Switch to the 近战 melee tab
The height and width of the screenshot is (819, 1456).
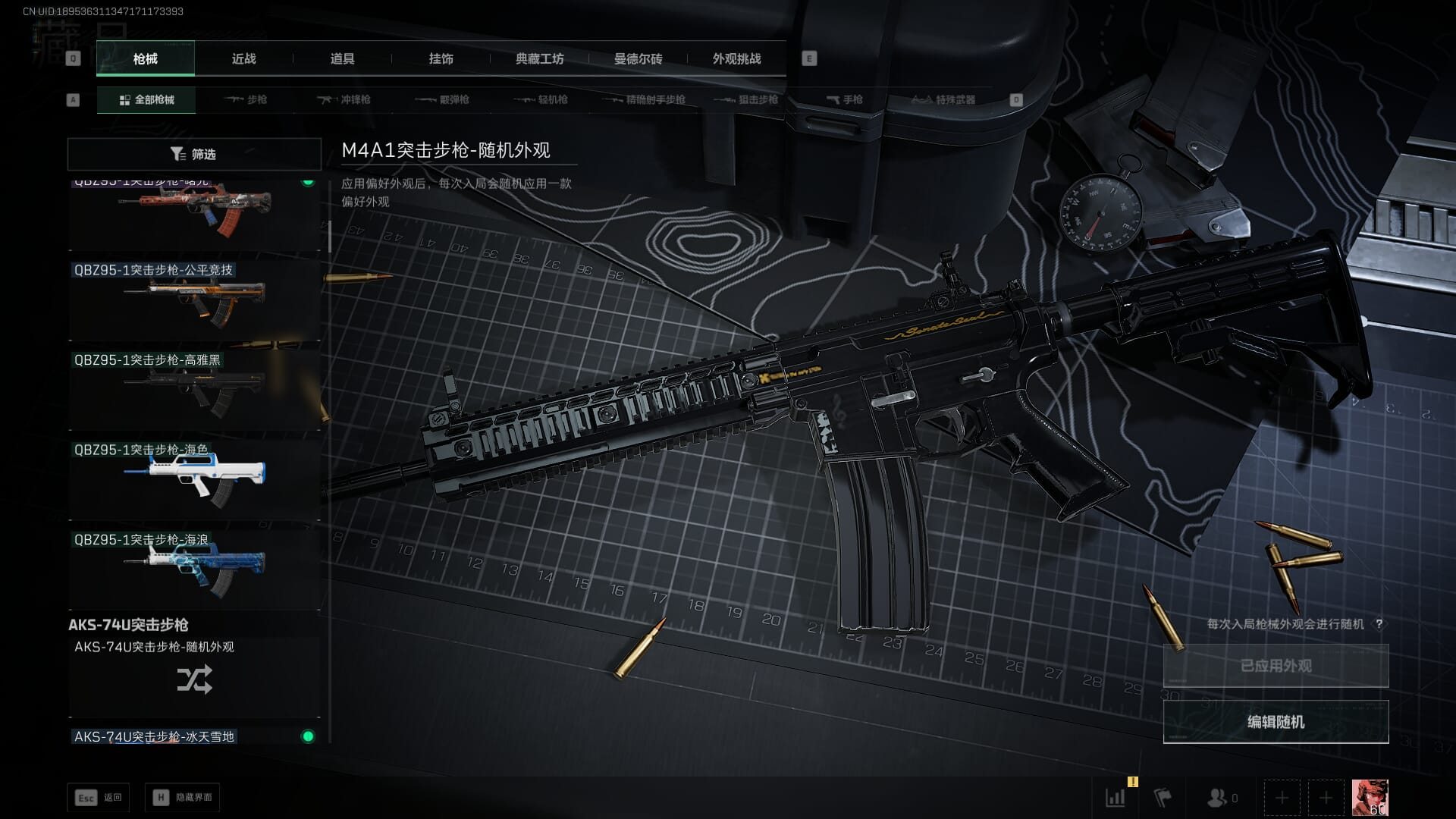pos(243,58)
